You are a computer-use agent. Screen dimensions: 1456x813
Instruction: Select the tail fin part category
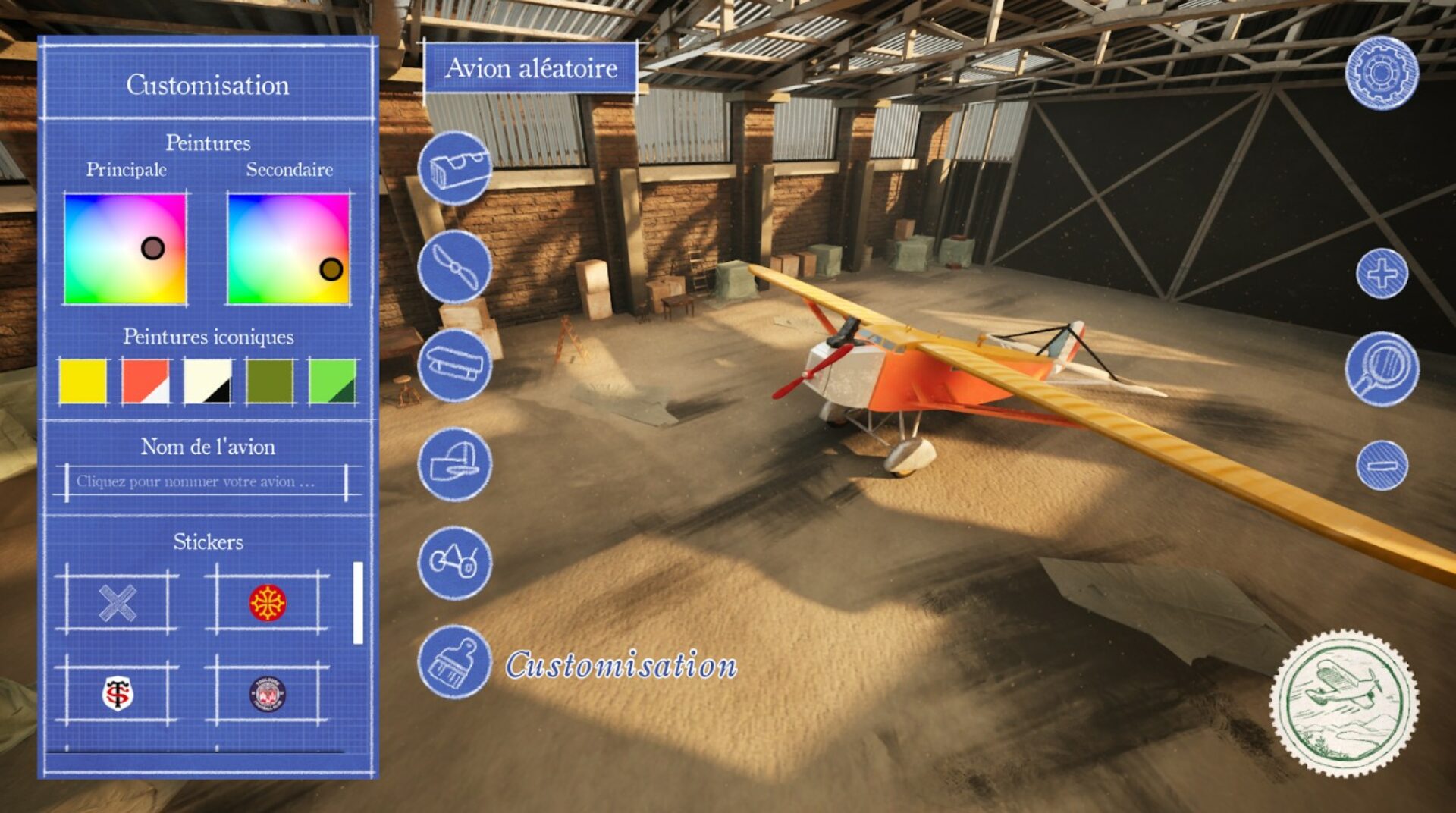[x=454, y=464]
